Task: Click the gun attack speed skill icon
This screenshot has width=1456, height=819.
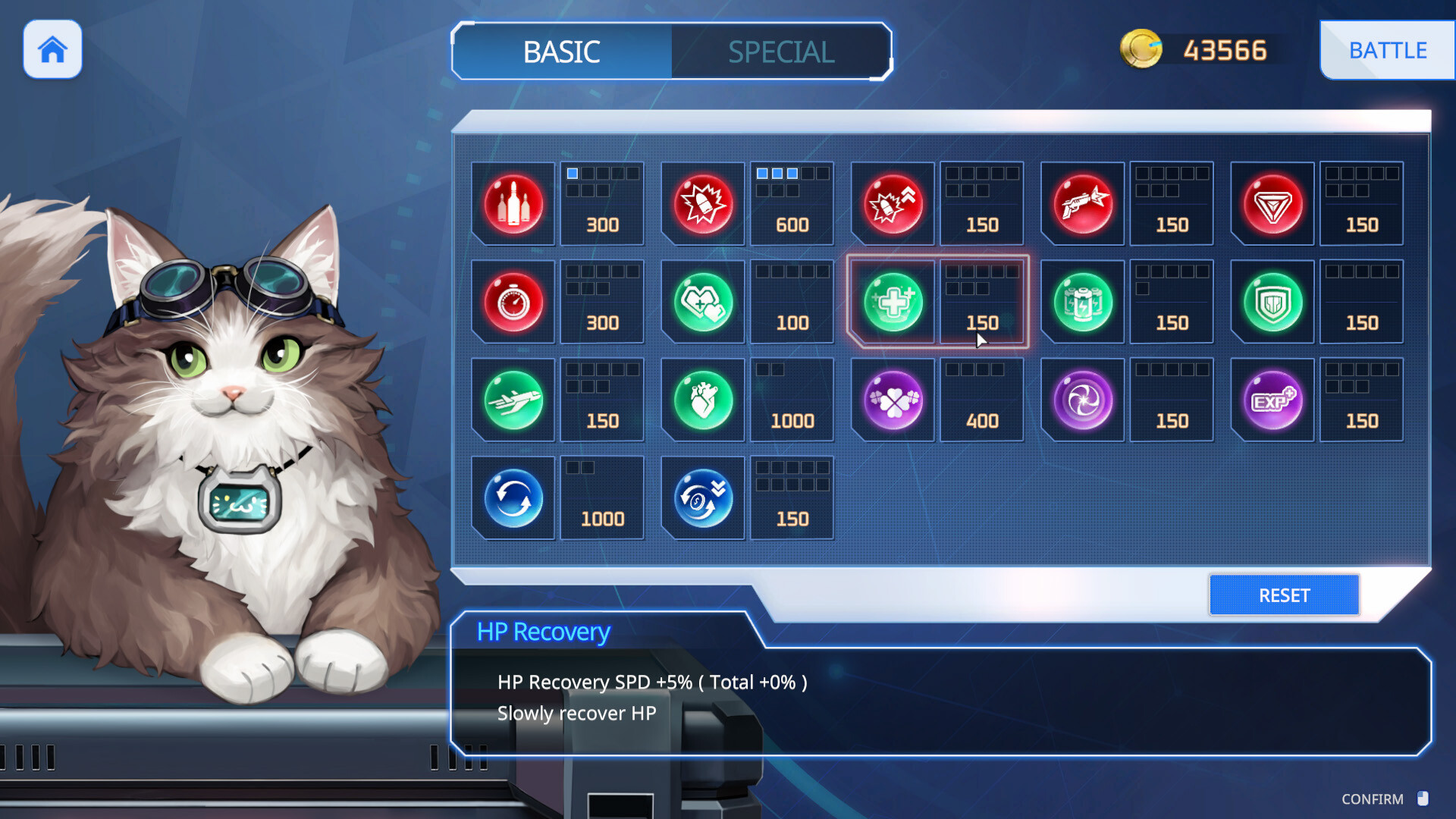Action: tap(1082, 203)
